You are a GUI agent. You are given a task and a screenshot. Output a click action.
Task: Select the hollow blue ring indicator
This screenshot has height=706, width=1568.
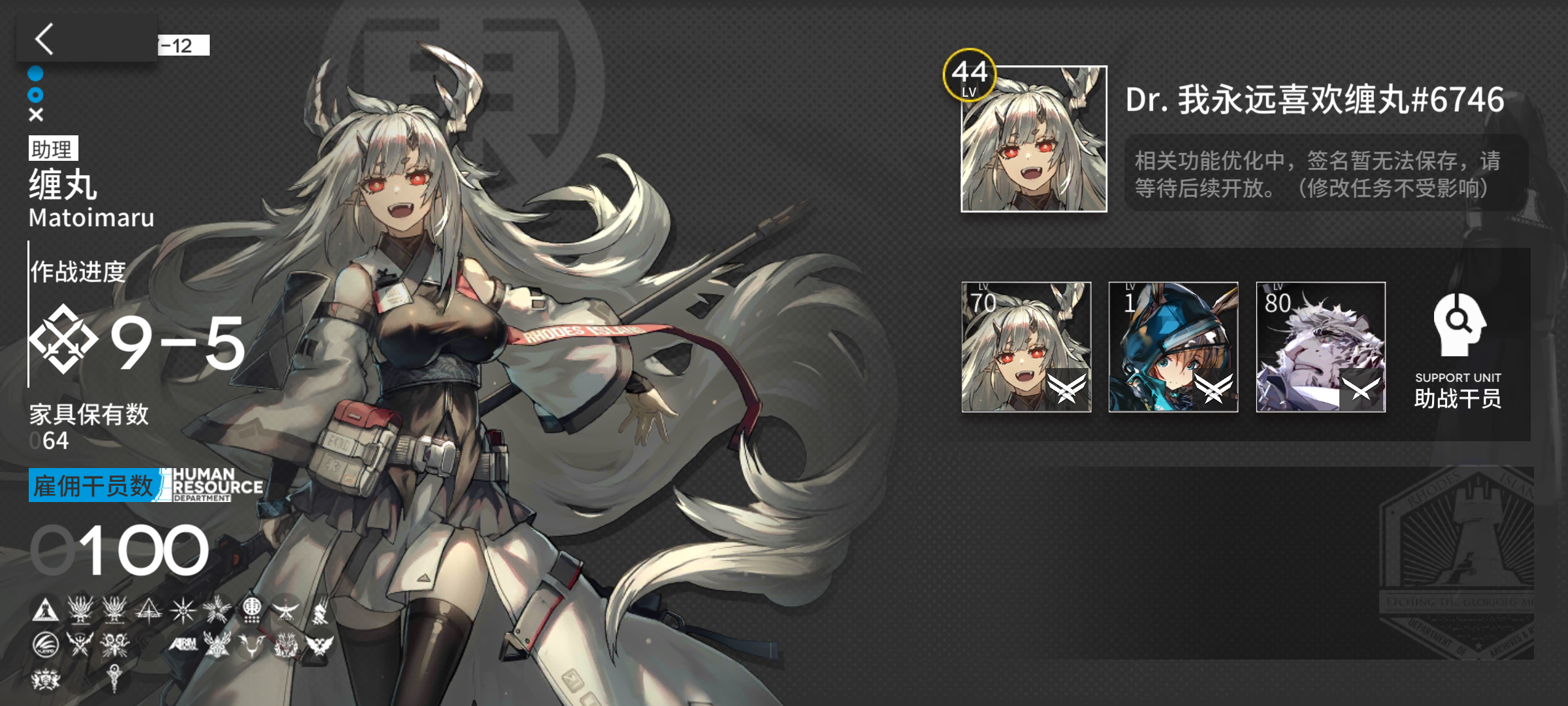(x=36, y=95)
